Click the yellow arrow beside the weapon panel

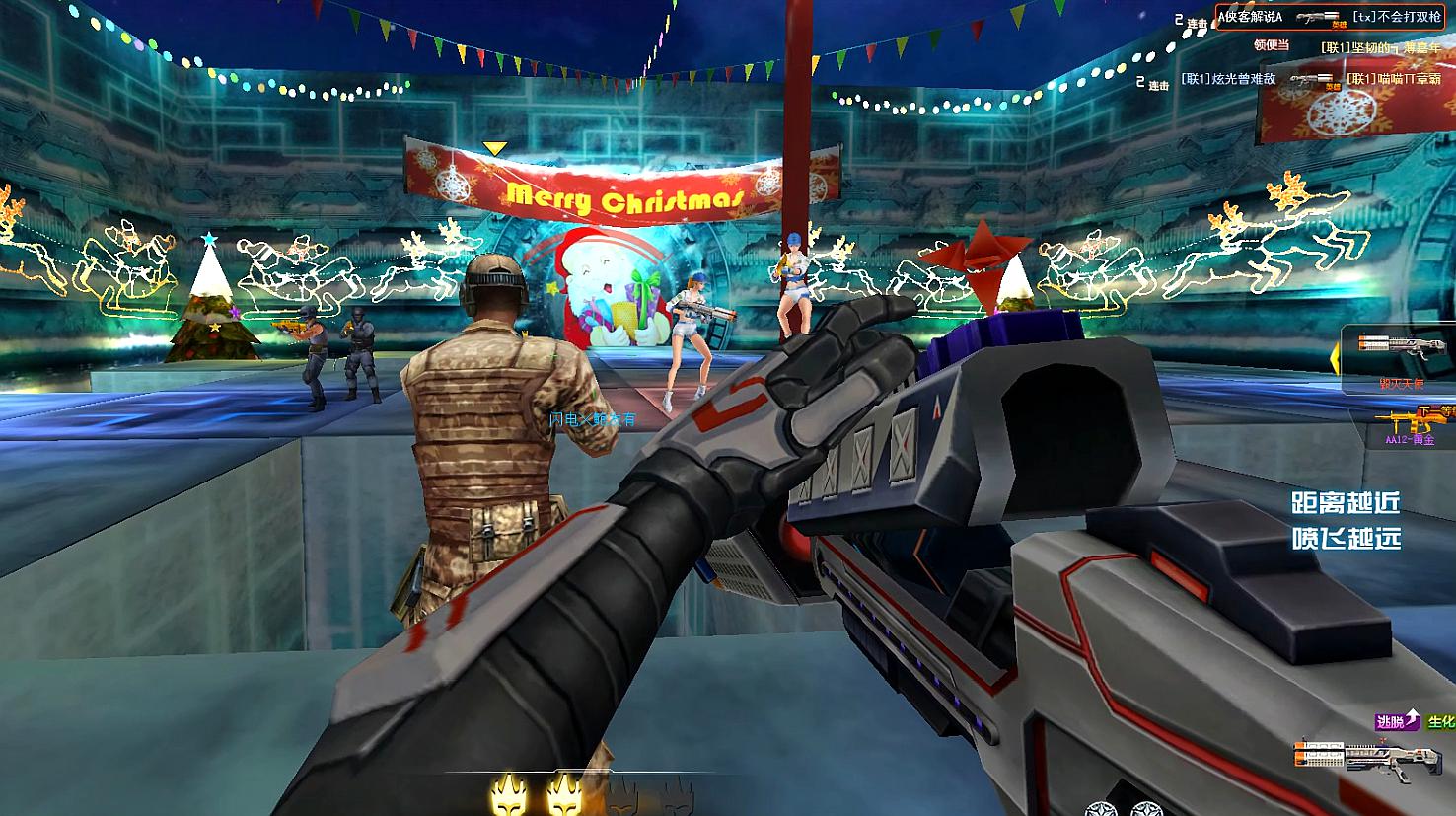click(1336, 359)
